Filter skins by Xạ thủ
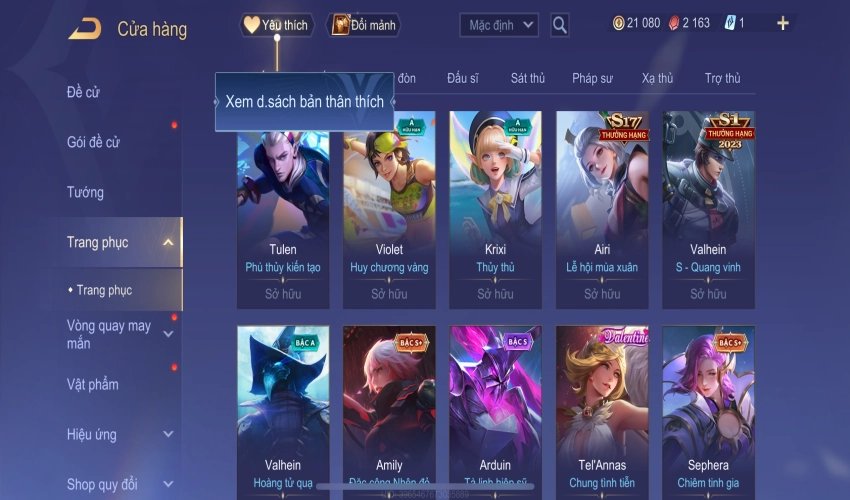Image resolution: width=850 pixels, height=500 pixels. (x=657, y=78)
